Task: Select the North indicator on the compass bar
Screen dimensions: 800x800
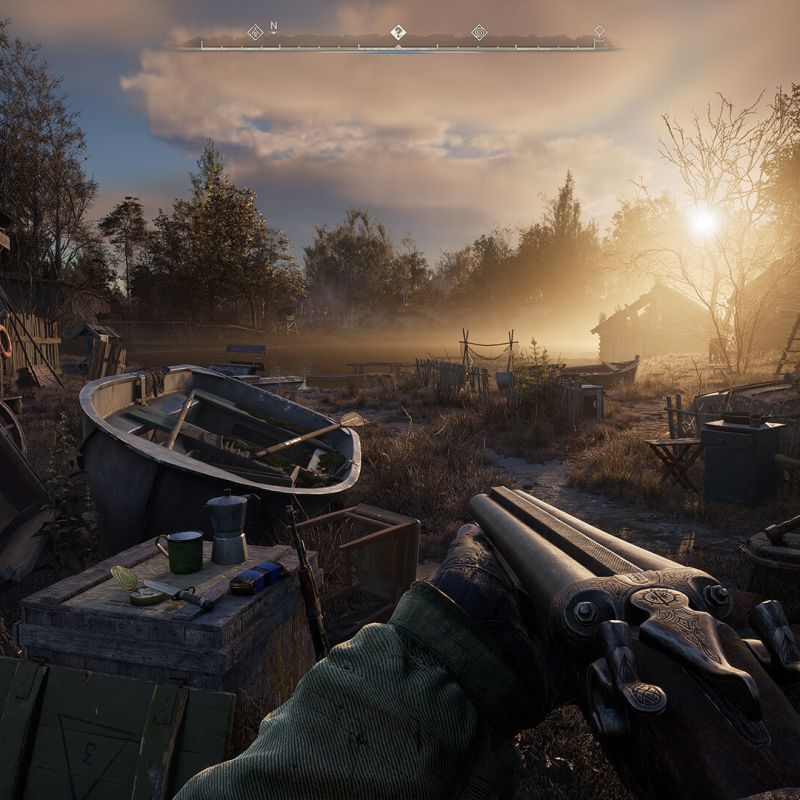Action: coord(274,29)
